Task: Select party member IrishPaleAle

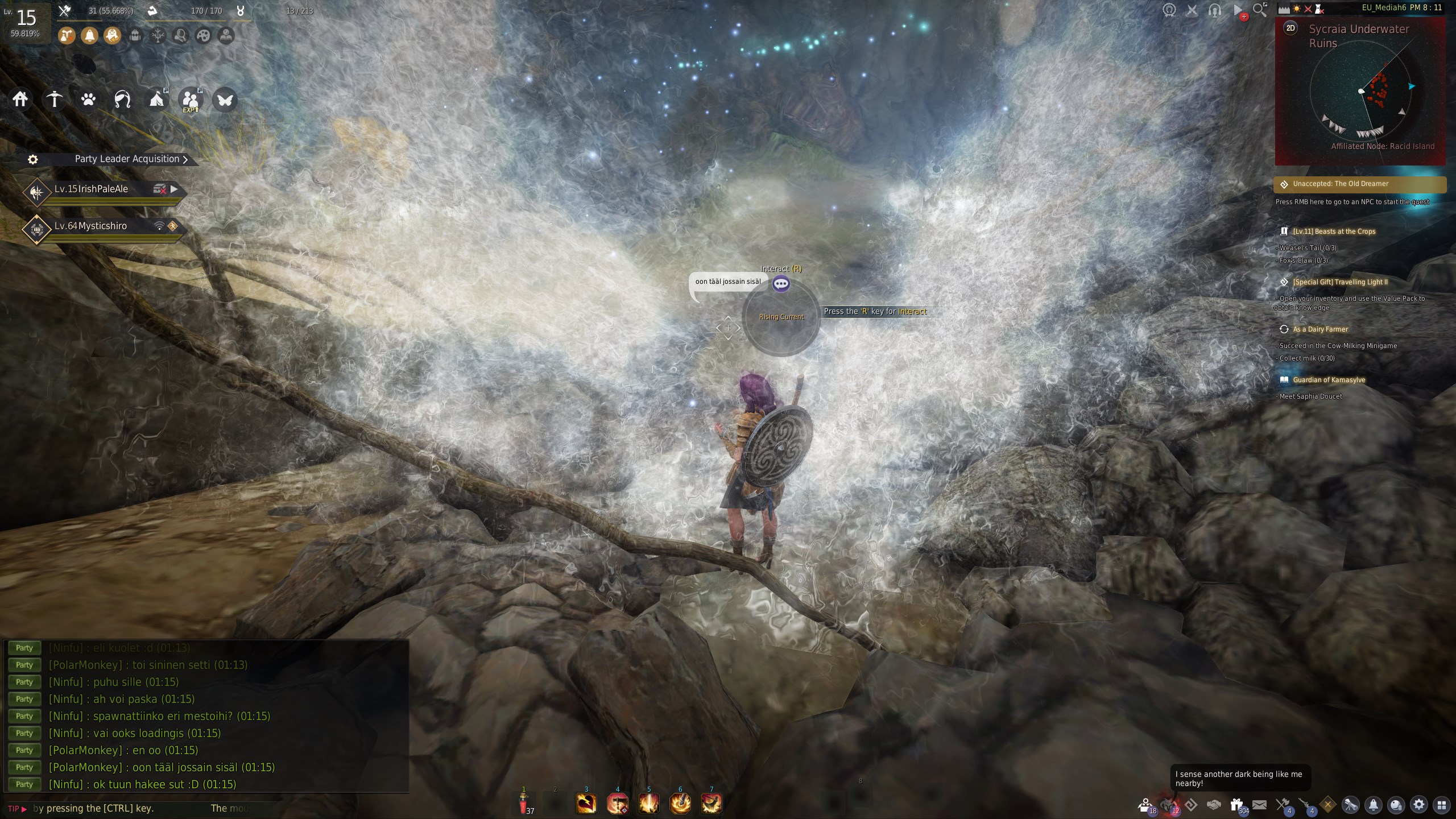Action: coord(91,189)
